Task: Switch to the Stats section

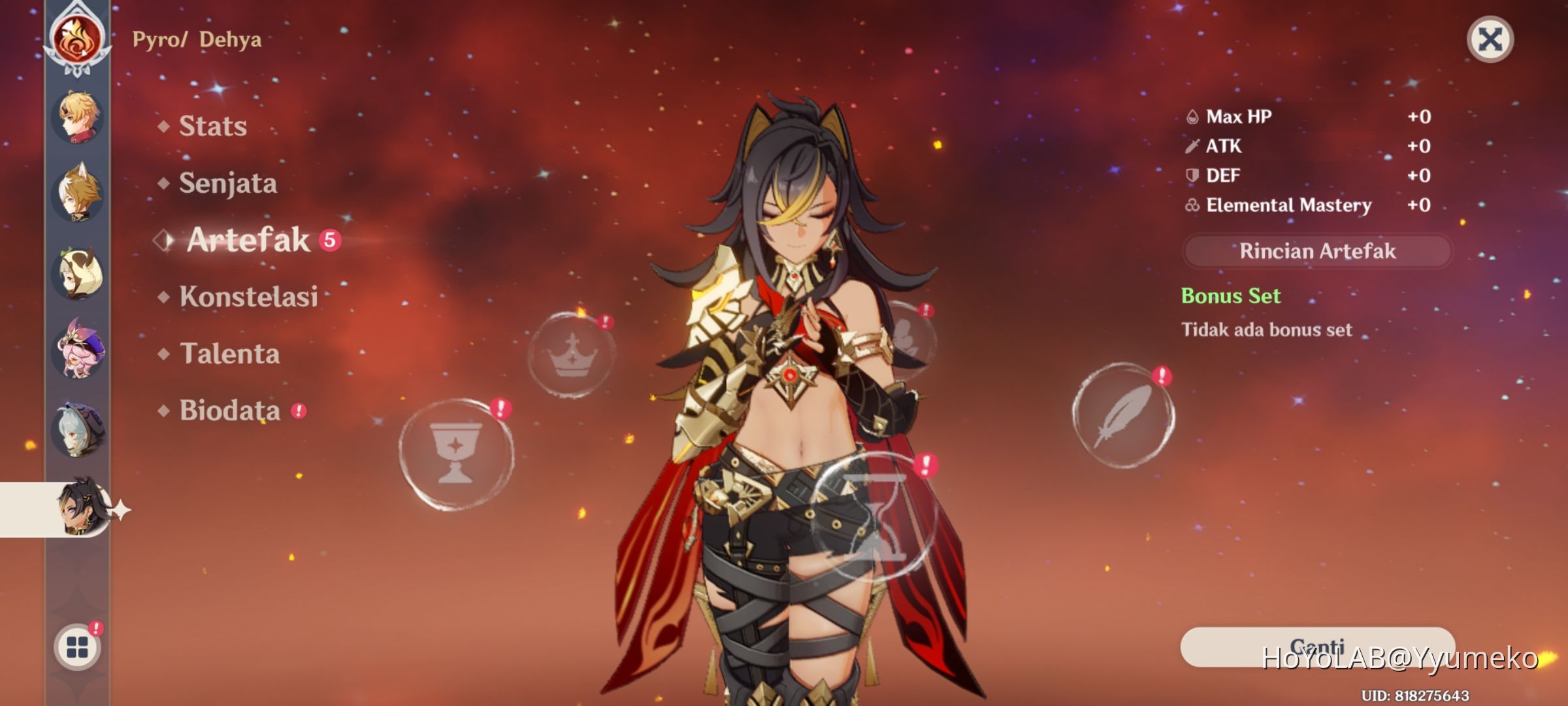Action: click(x=212, y=126)
